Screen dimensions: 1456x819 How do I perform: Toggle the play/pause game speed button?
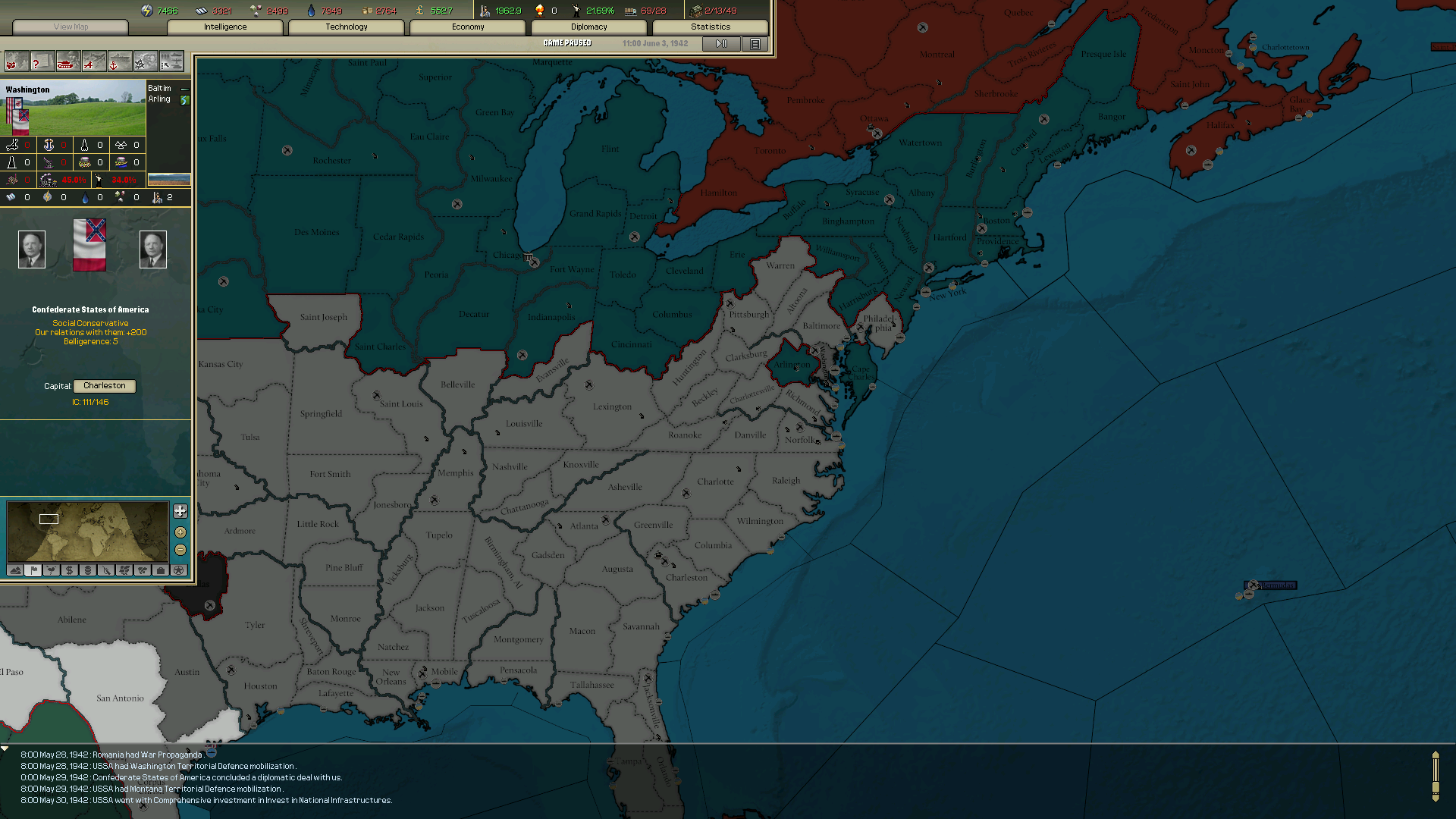click(721, 44)
